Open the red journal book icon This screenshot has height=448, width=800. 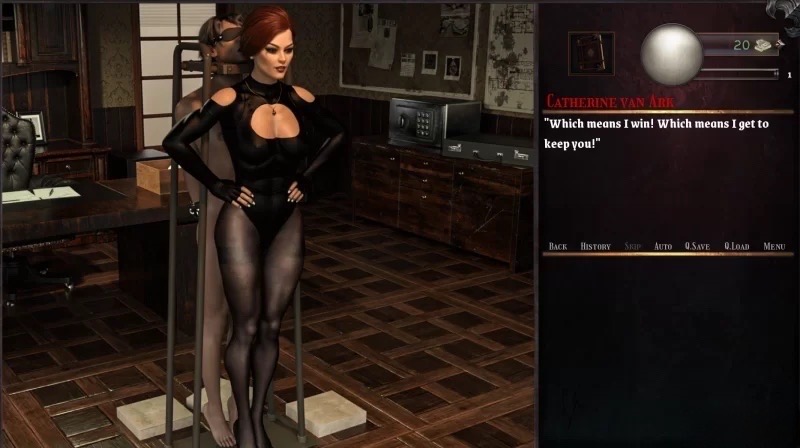pyautogui.click(x=591, y=53)
